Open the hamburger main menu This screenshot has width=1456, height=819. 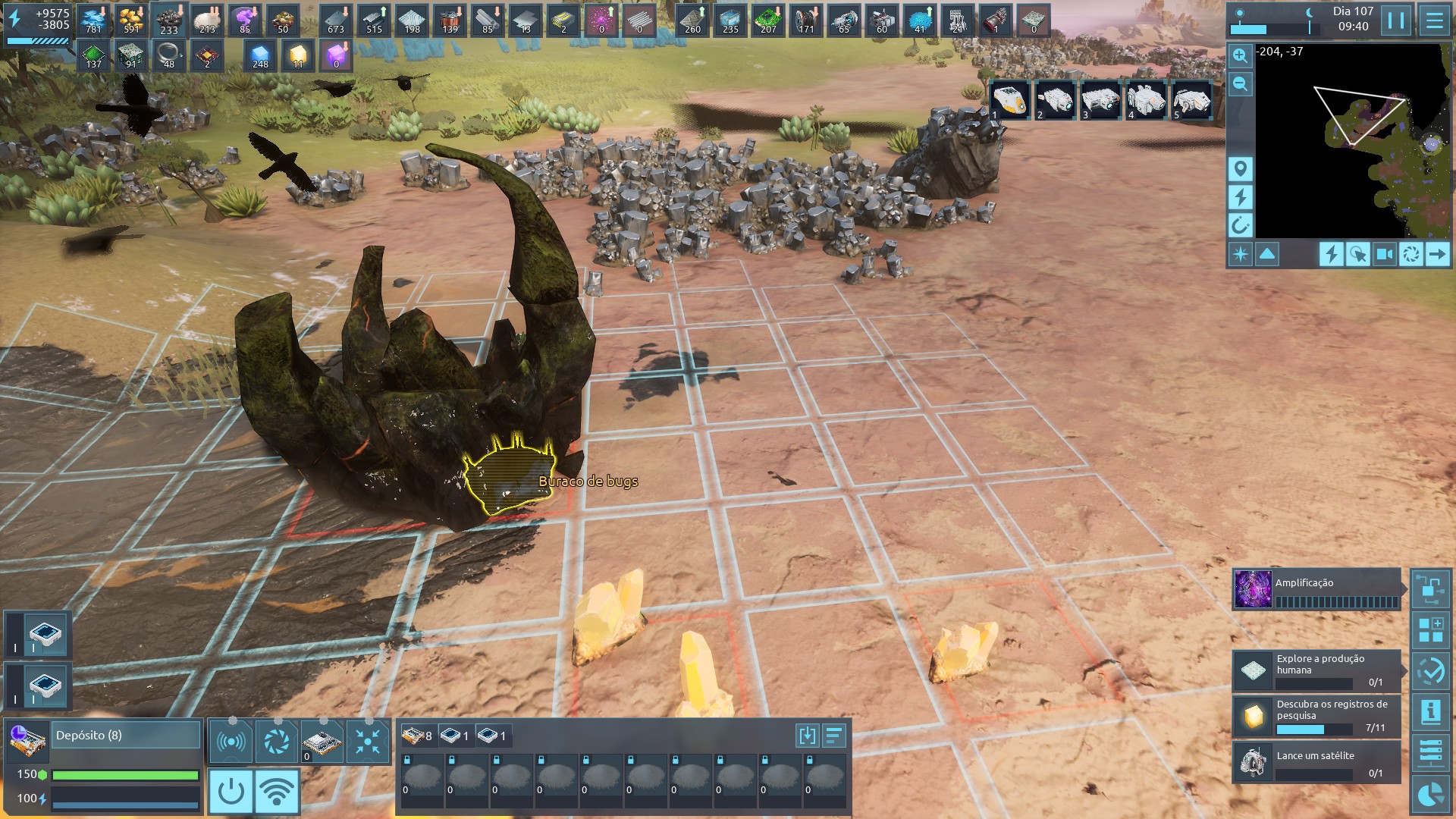(x=1434, y=20)
